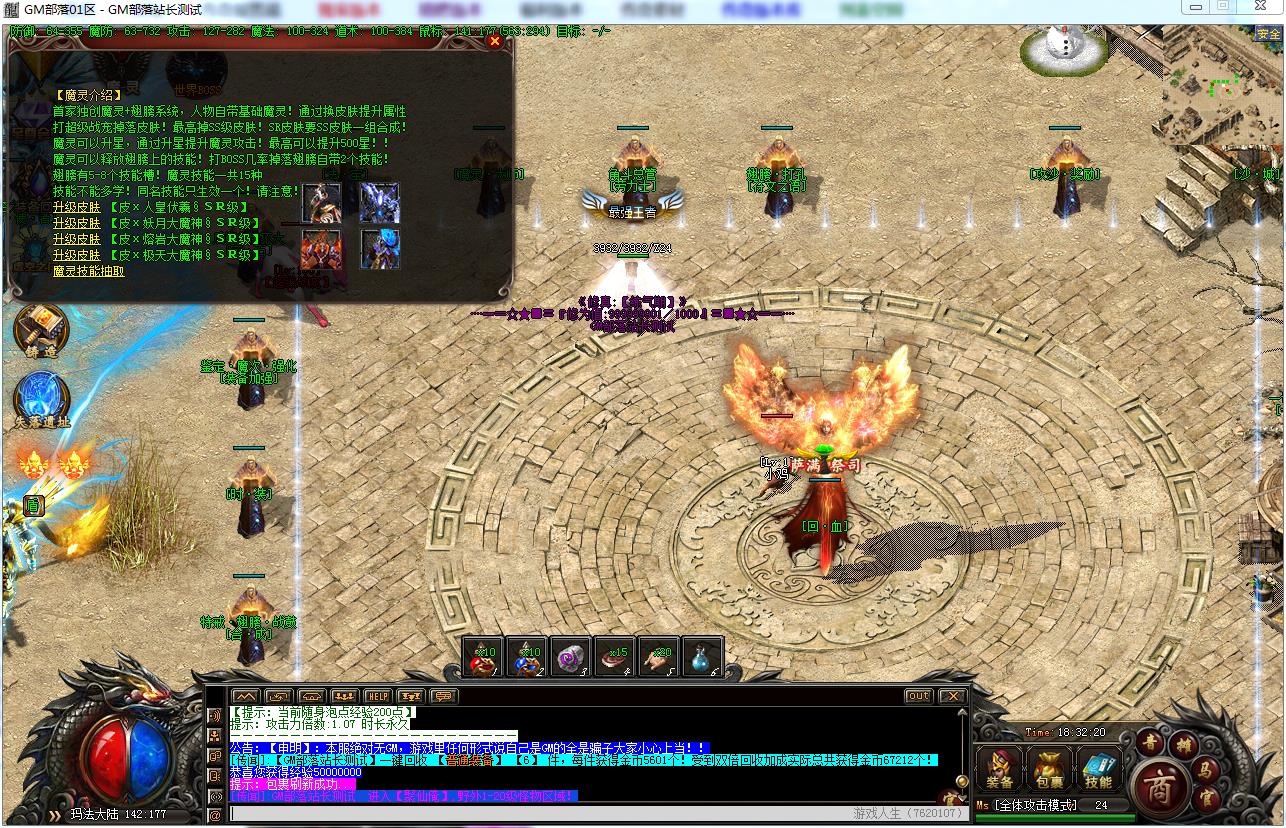Upgrade the 妖月大魔神 skin via its 升级皮肤 link
The height and width of the screenshot is (828, 1286).
[77, 223]
